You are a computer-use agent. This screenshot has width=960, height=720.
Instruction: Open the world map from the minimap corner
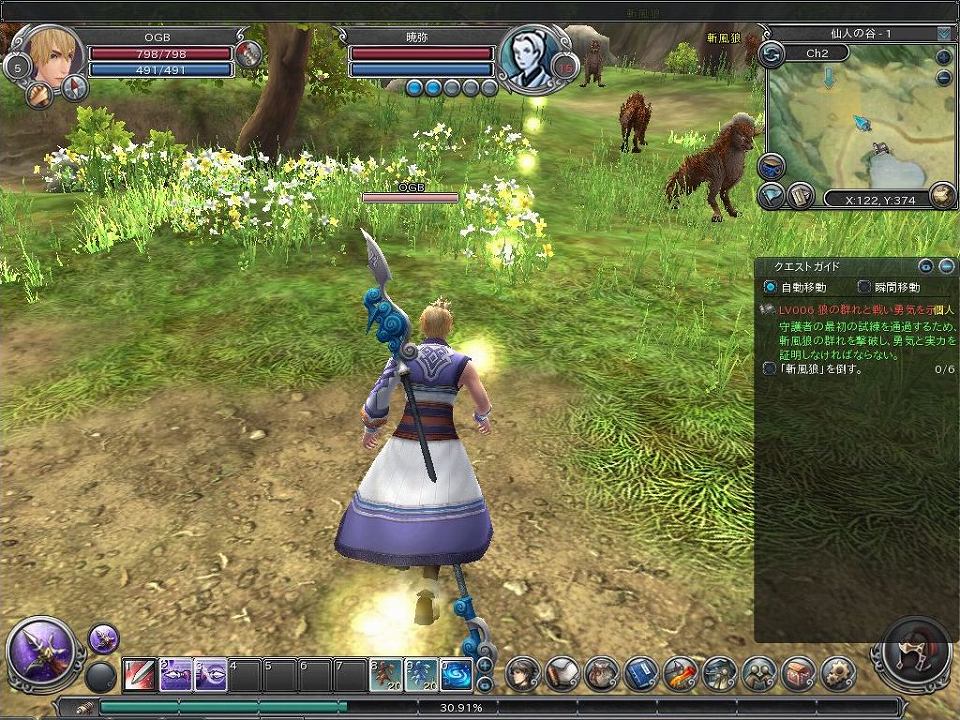[x=941, y=195]
